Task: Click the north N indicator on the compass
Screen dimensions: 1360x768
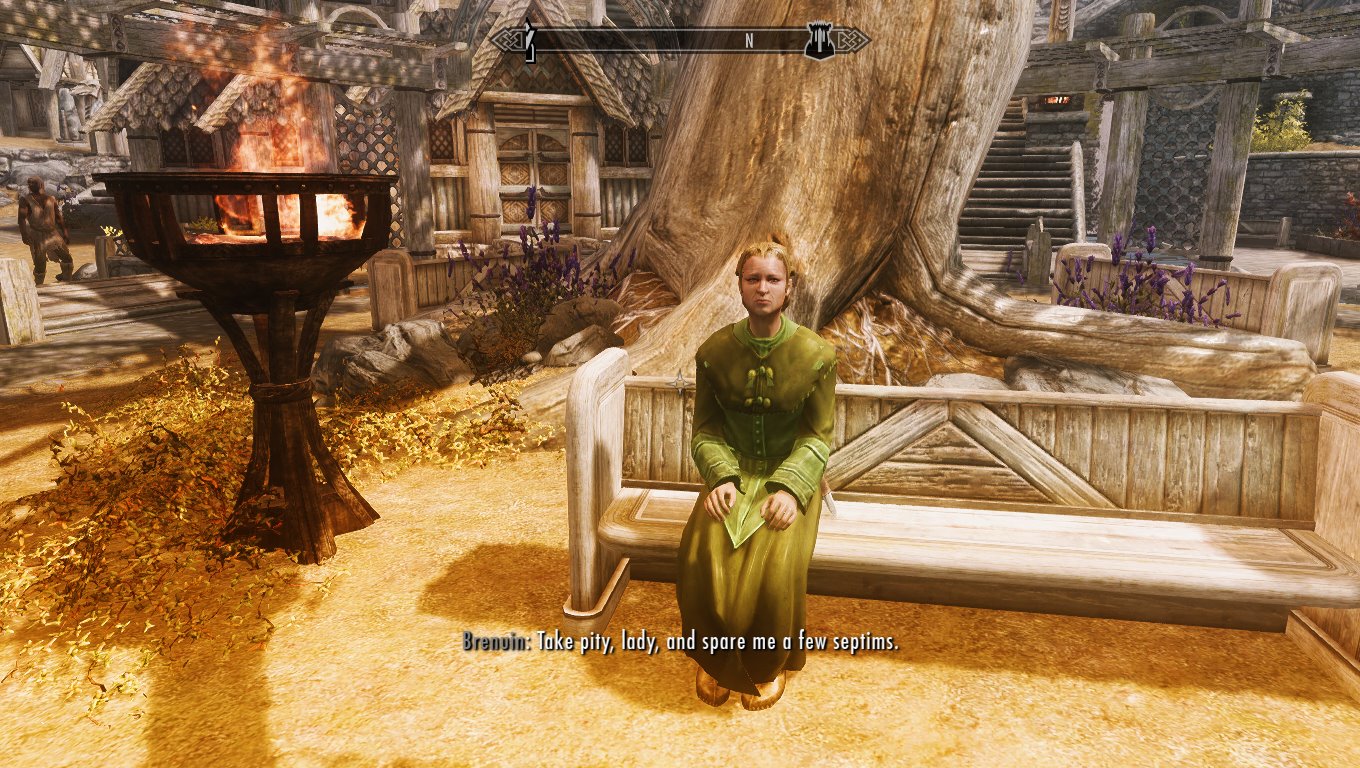Action: pyautogui.click(x=748, y=41)
